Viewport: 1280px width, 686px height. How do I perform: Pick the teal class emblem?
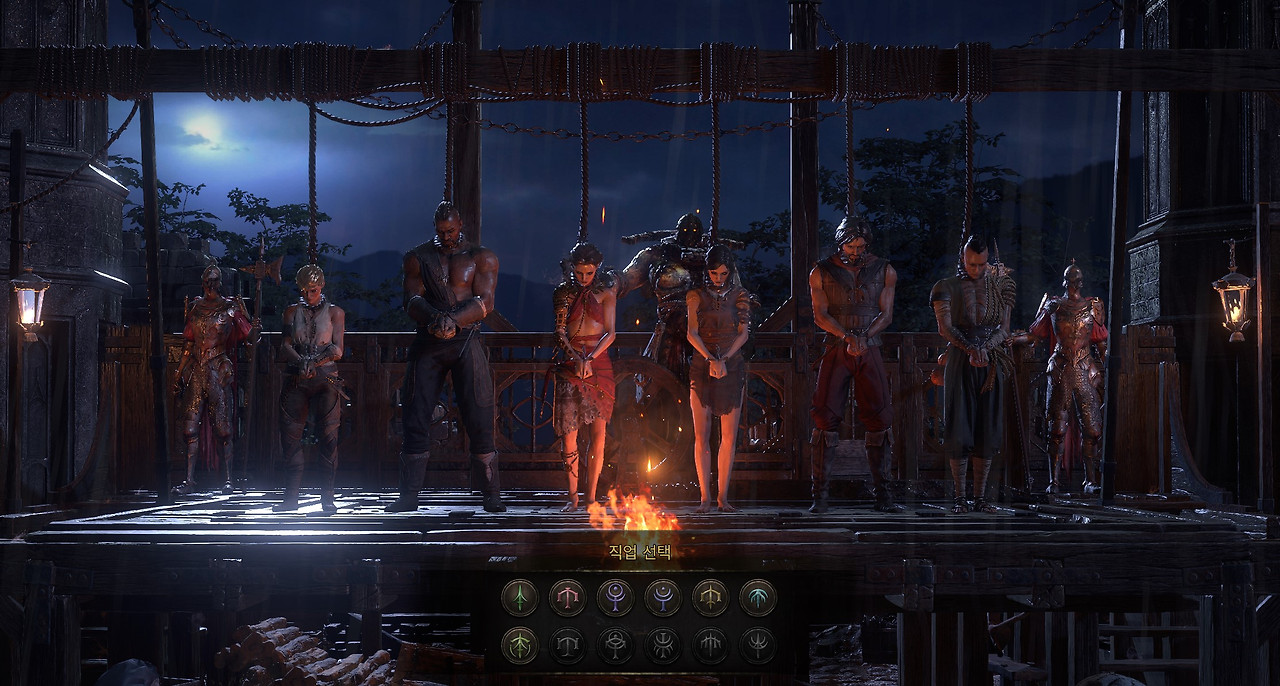[758, 598]
